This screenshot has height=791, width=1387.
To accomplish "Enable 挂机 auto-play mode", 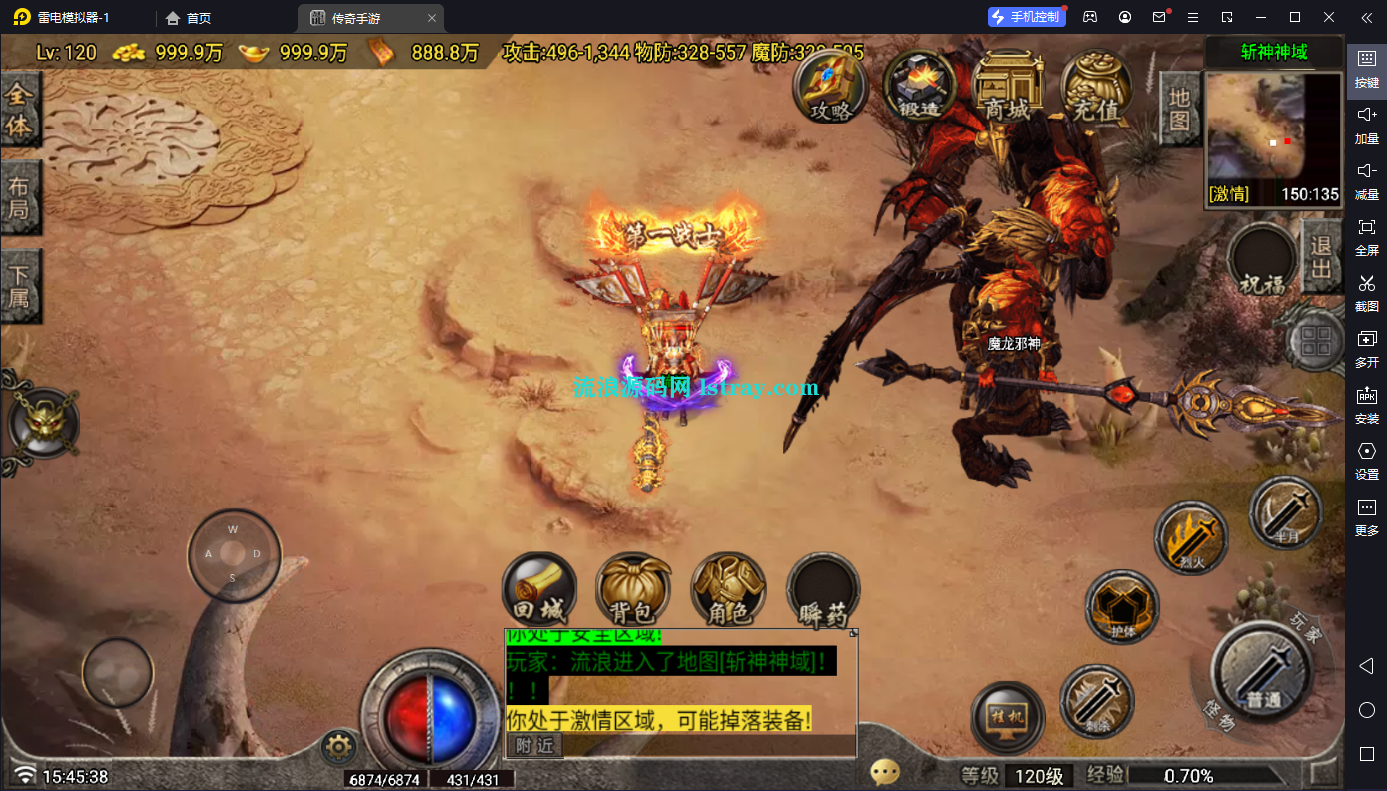I will click(x=1006, y=716).
